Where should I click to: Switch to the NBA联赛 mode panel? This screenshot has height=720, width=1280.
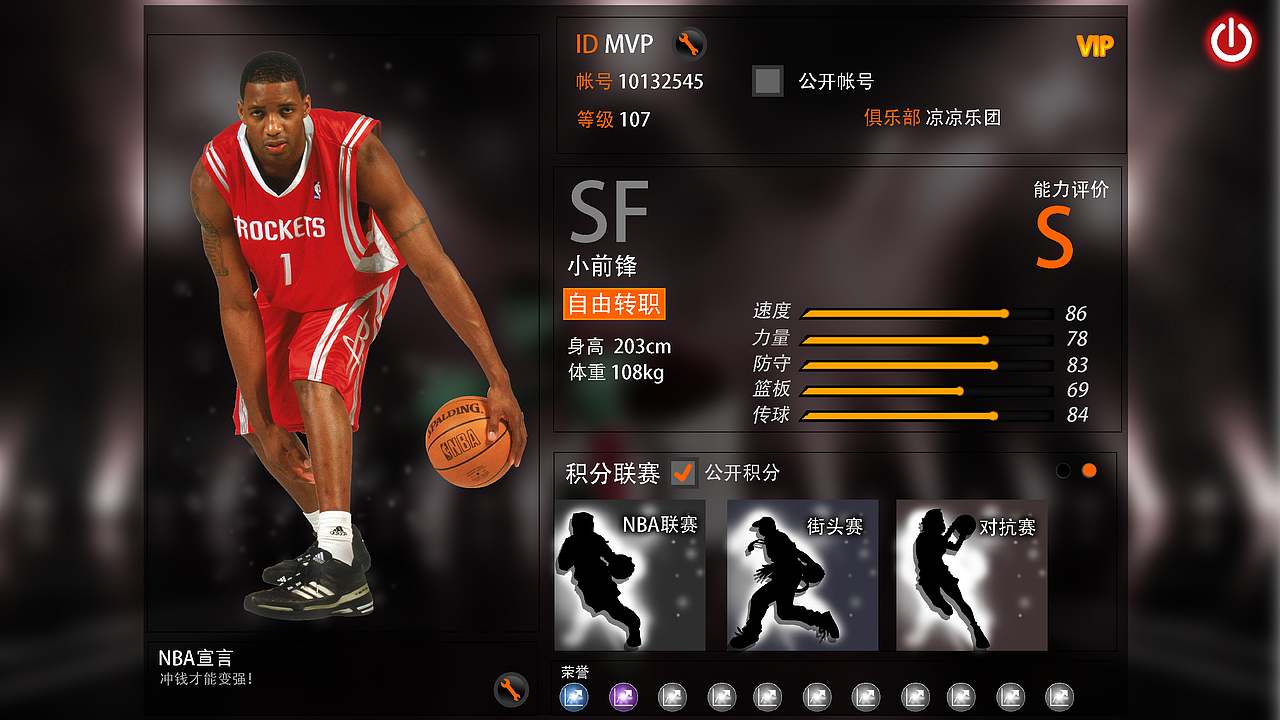[x=628, y=576]
